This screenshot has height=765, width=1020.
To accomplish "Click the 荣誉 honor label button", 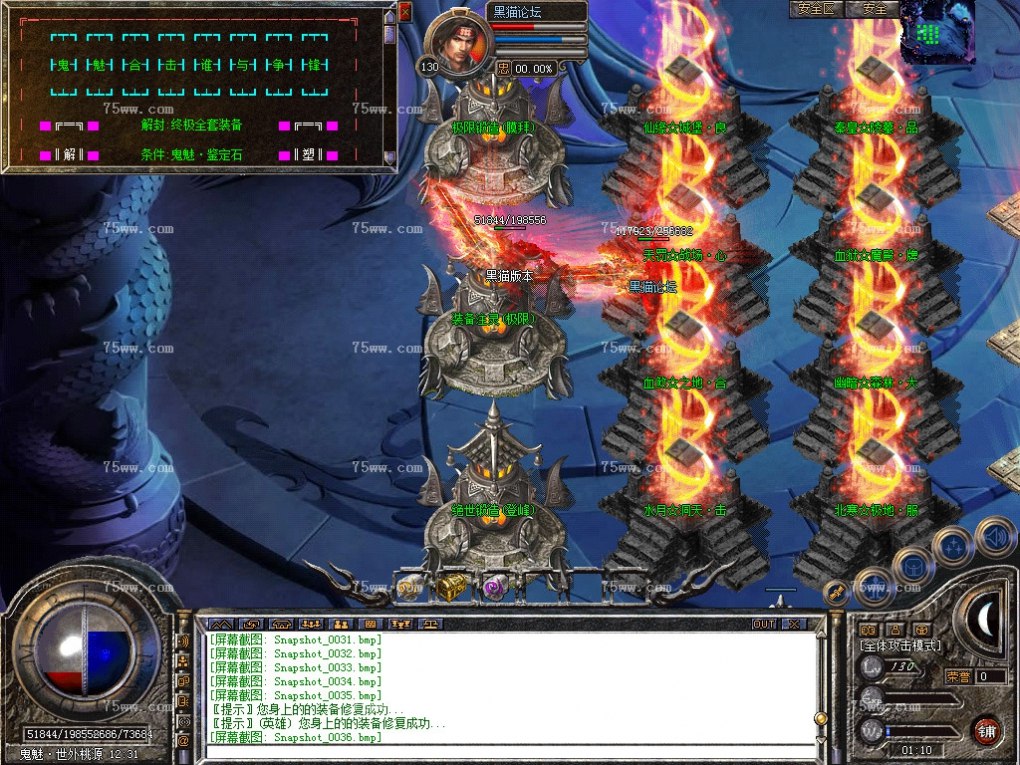I will (x=957, y=677).
